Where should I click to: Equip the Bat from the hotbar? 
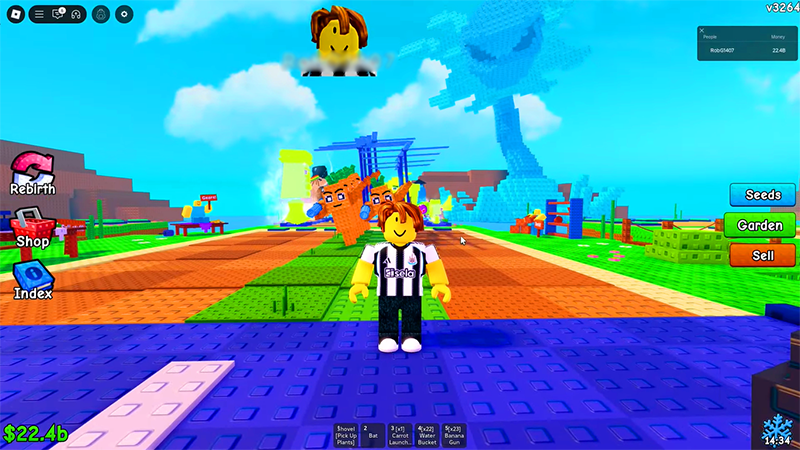click(x=372, y=436)
